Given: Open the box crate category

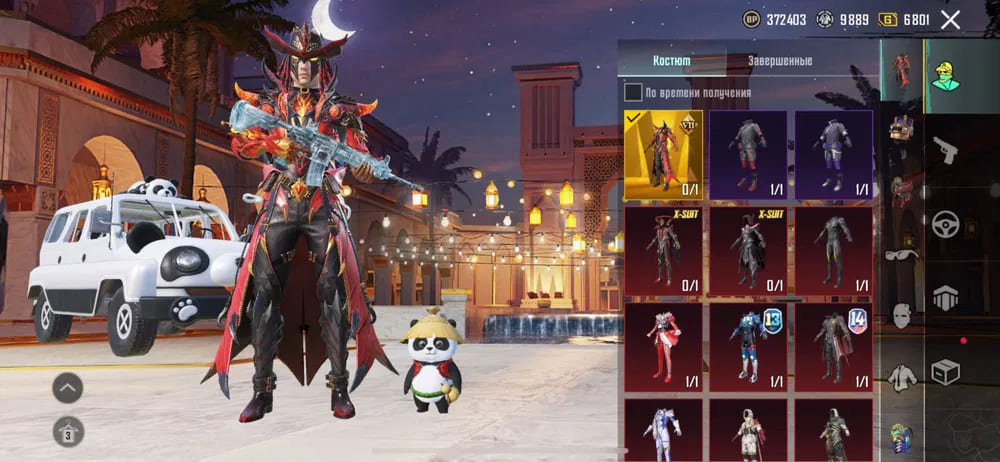Looking at the screenshot, I should 945,371.
